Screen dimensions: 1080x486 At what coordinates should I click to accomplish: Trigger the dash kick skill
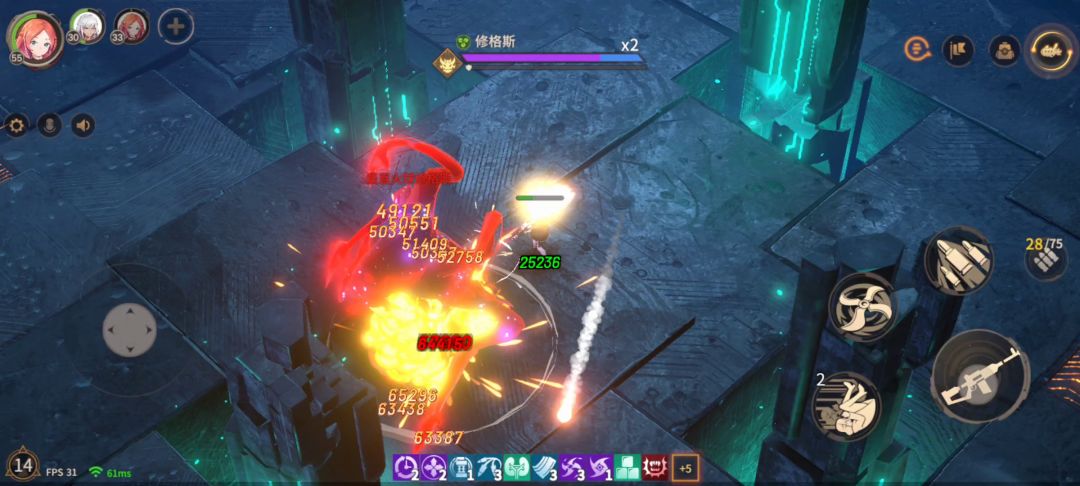[x=846, y=404]
